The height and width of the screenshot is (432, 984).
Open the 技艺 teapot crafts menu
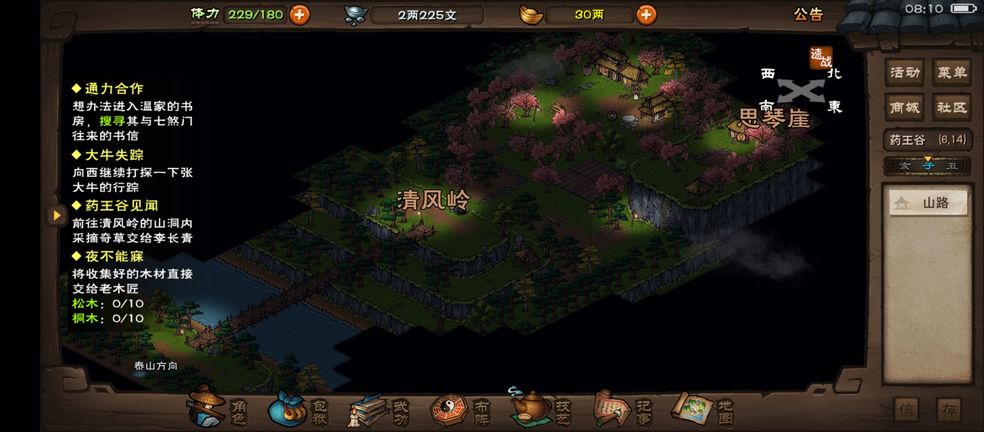[x=541, y=408]
